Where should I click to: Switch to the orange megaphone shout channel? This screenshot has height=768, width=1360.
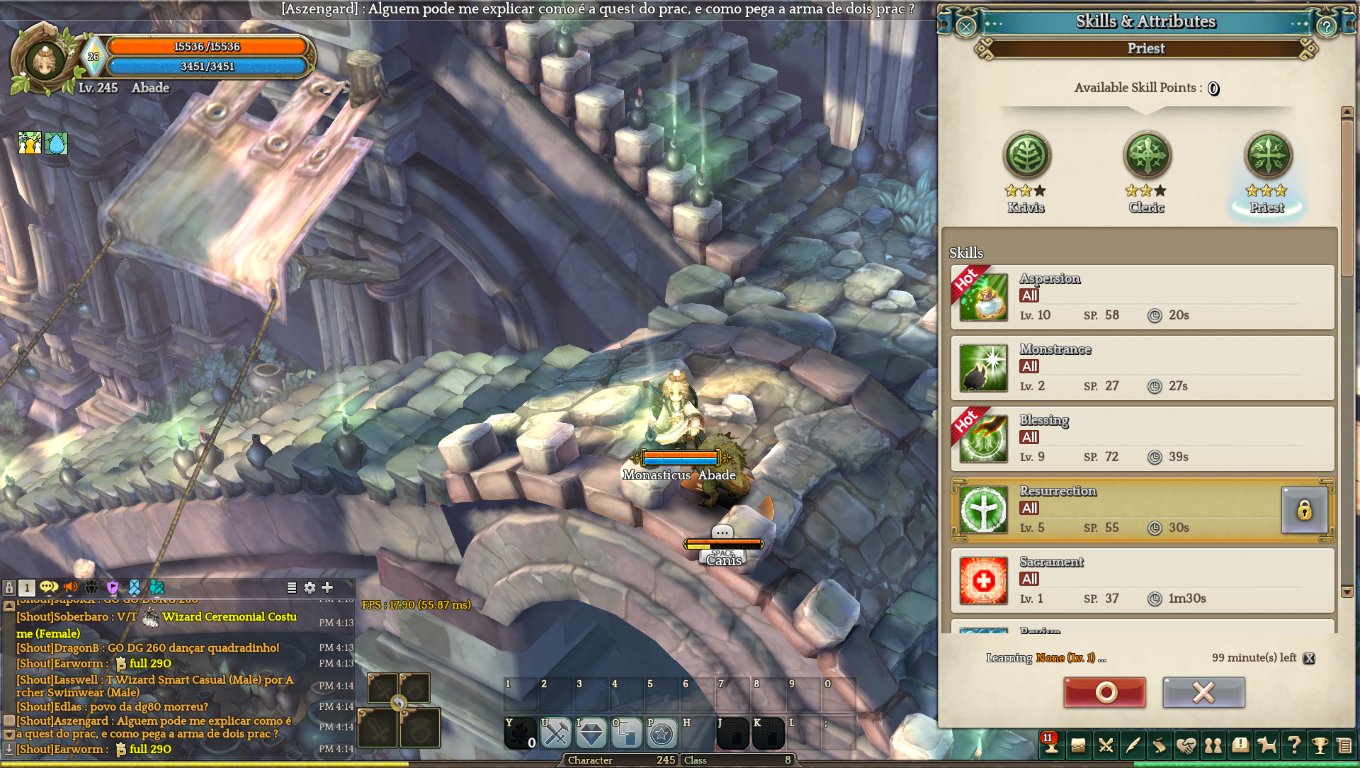point(70,587)
